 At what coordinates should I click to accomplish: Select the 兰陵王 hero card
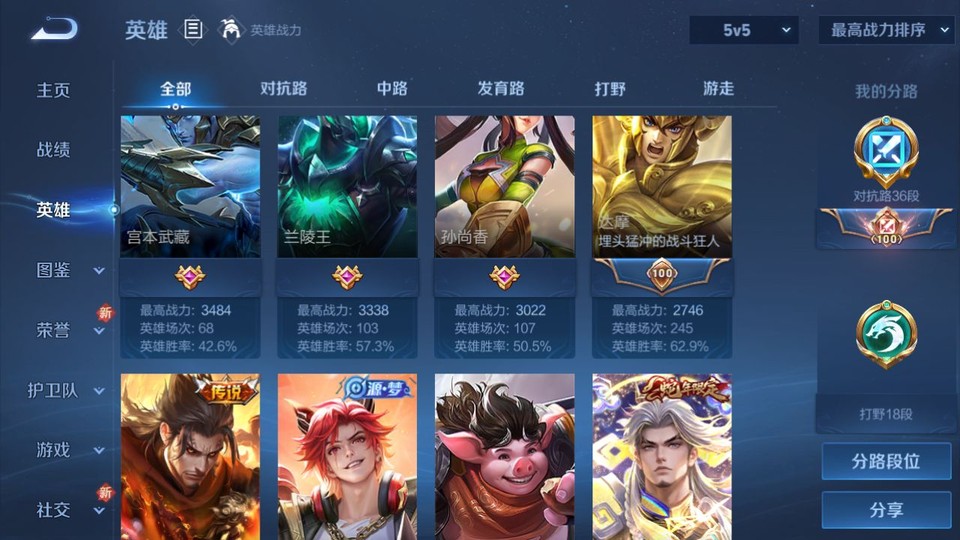tap(347, 187)
